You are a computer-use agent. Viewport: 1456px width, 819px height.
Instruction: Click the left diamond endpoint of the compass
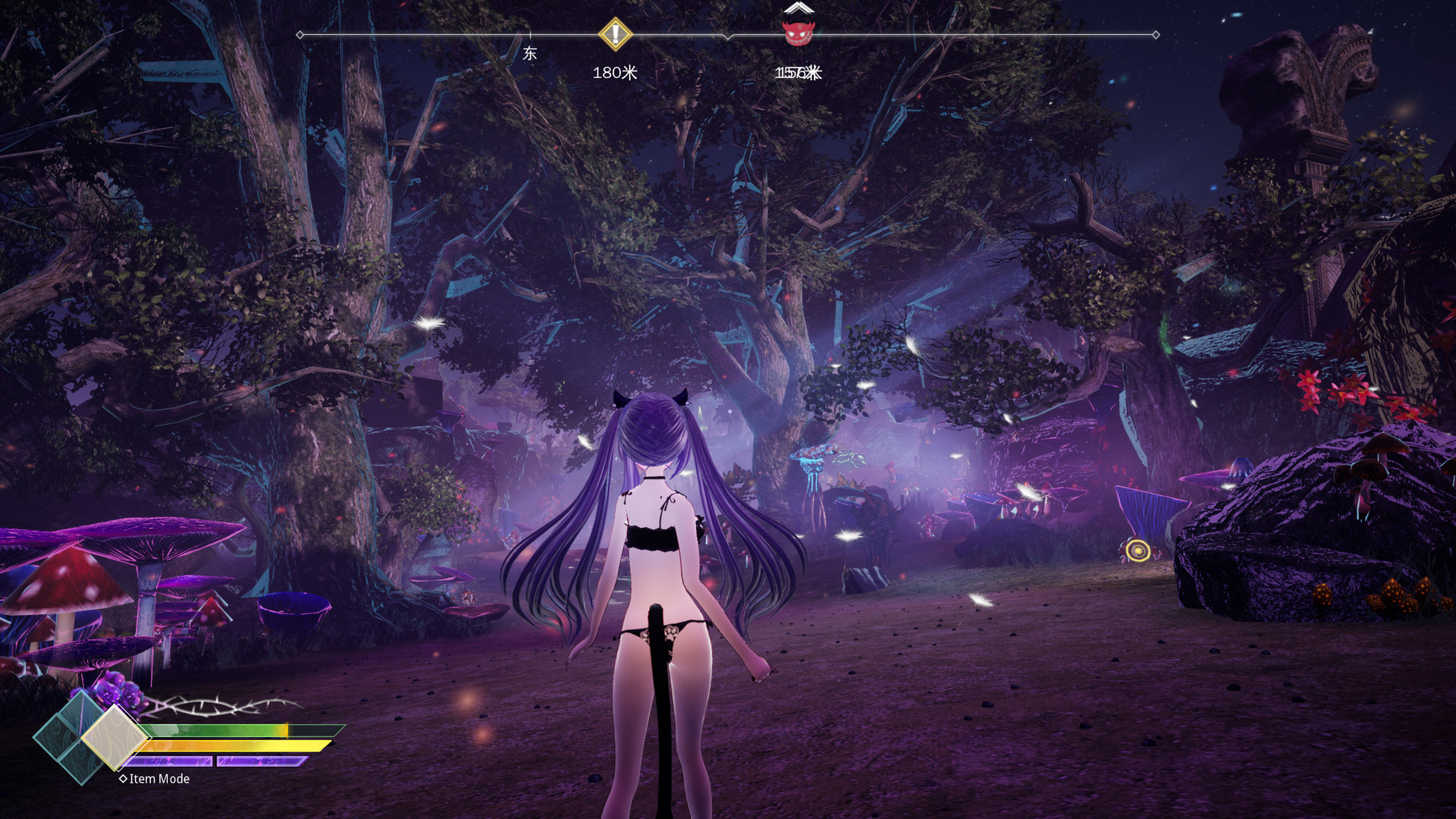point(299,33)
